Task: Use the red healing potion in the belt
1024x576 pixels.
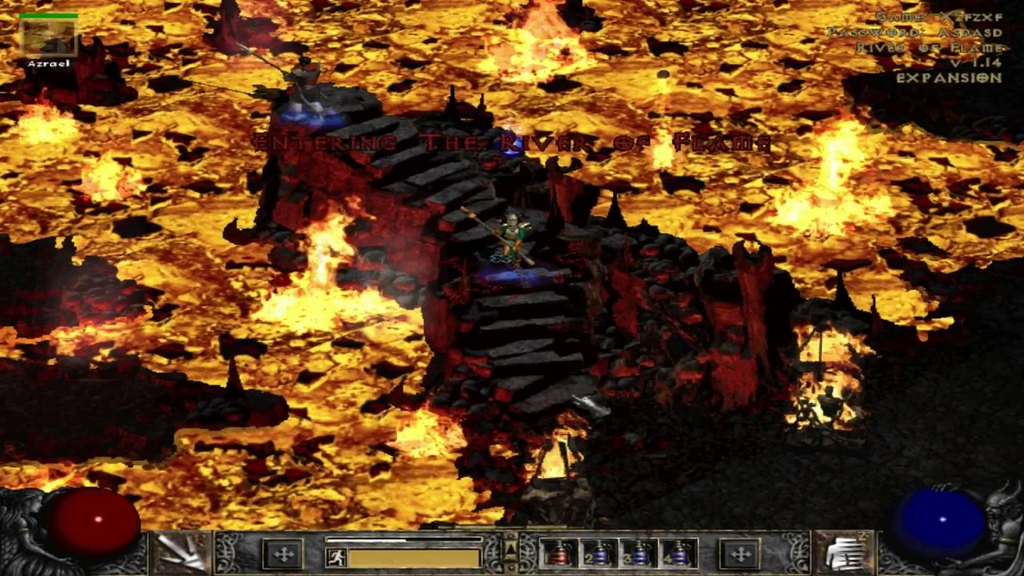Action: tap(556, 553)
